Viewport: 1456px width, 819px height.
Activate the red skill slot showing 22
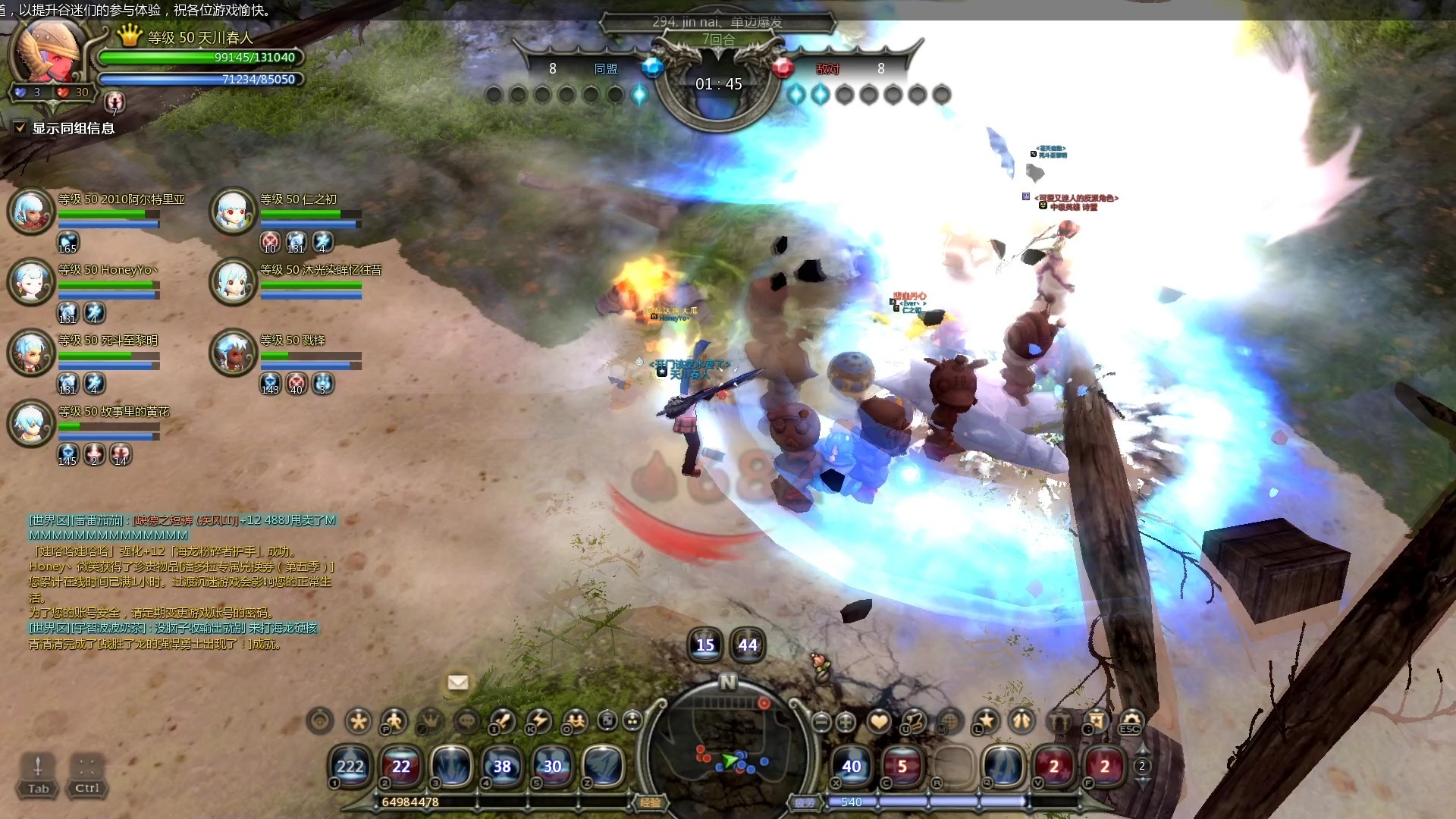[x=400, y=766]
